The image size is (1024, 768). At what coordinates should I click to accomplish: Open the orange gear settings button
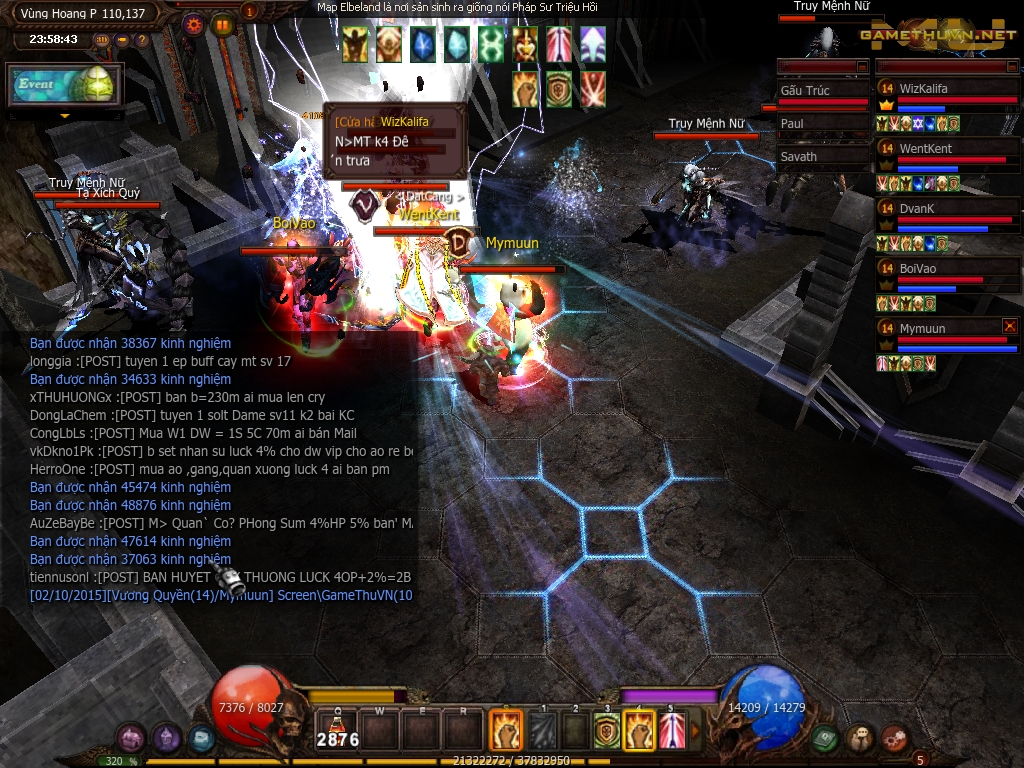[x=194, y=24]
